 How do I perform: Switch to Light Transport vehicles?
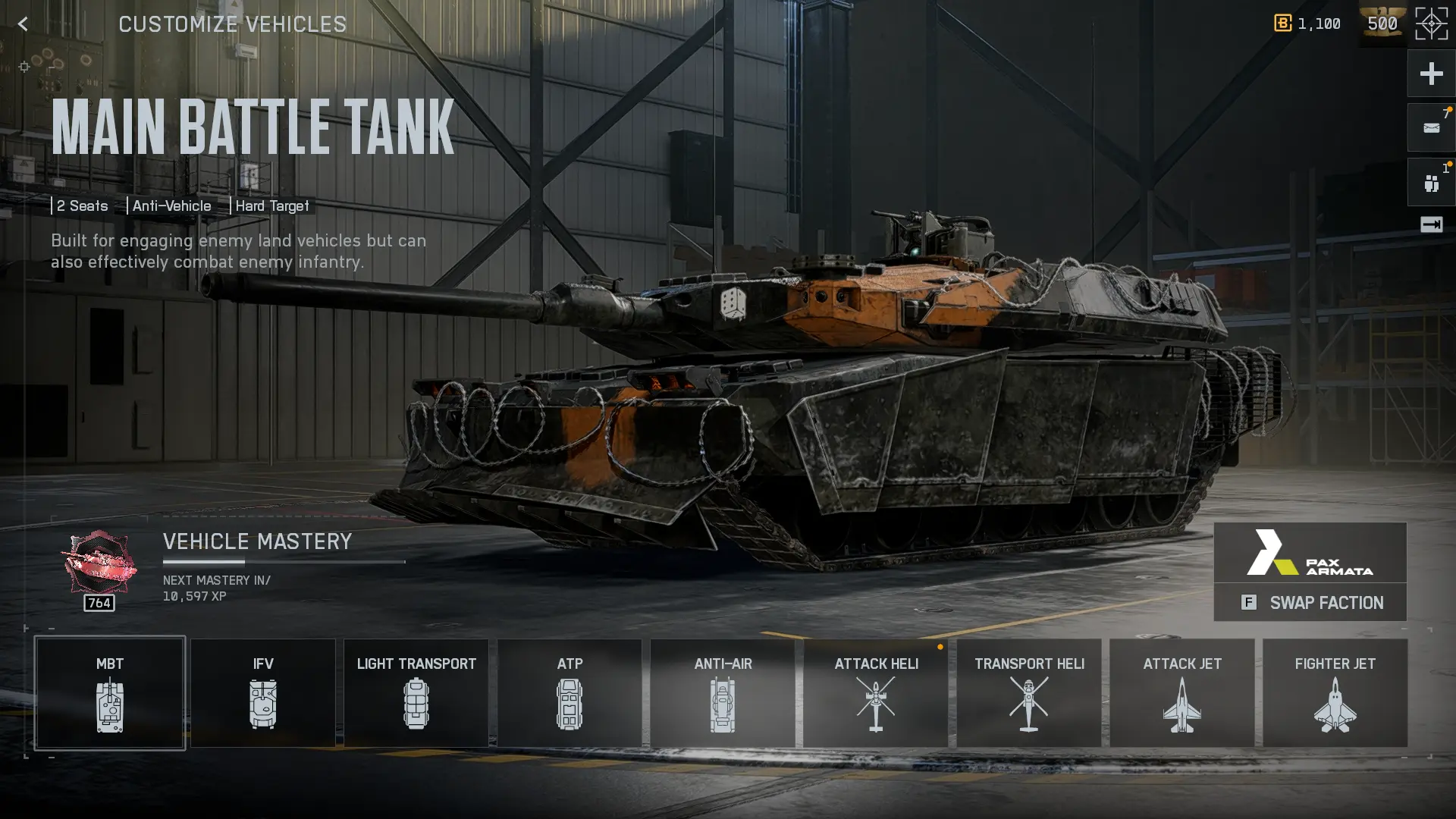click(416, 693)
